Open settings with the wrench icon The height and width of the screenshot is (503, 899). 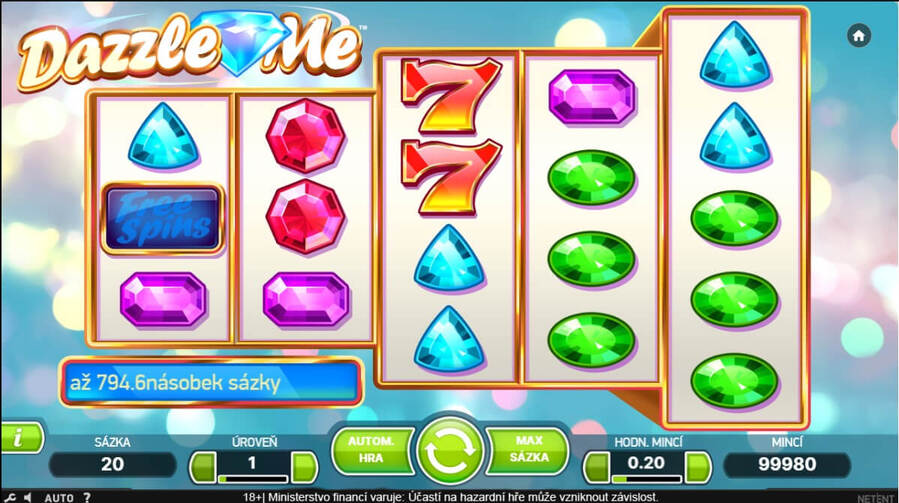9,496
